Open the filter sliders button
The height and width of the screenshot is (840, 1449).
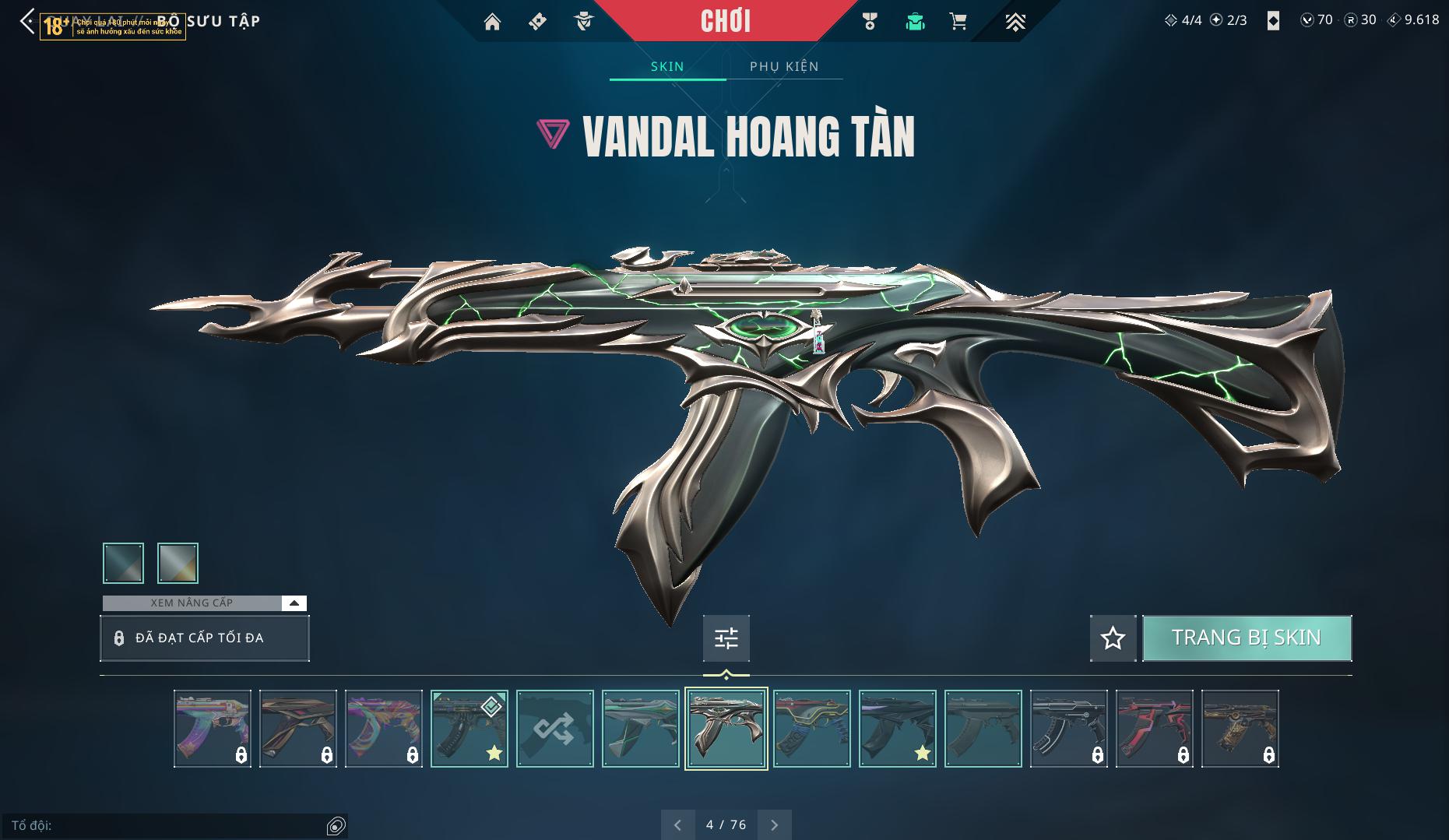pos(726,638)
